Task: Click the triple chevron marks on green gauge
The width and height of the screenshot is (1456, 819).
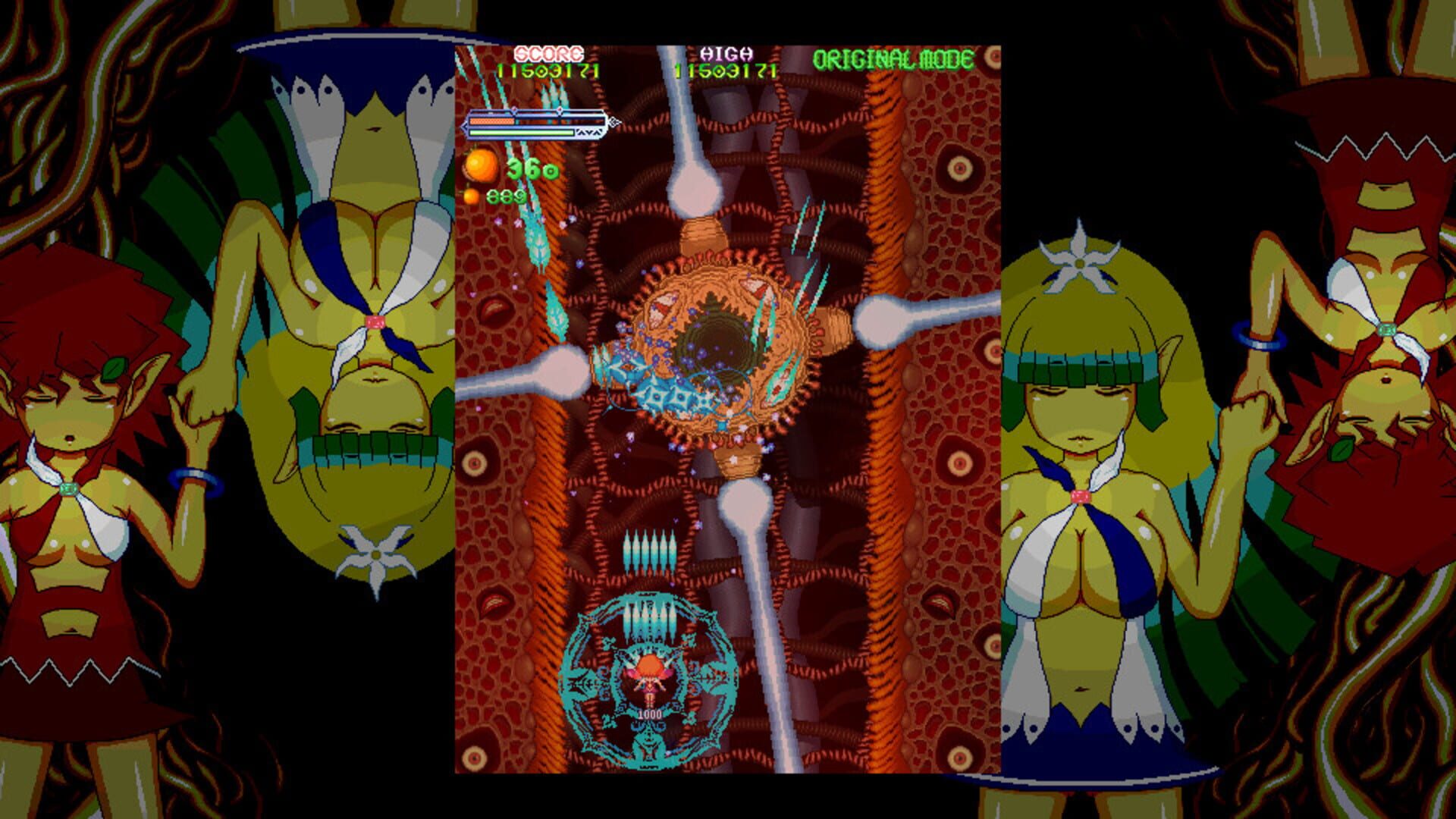Action: 589,133
